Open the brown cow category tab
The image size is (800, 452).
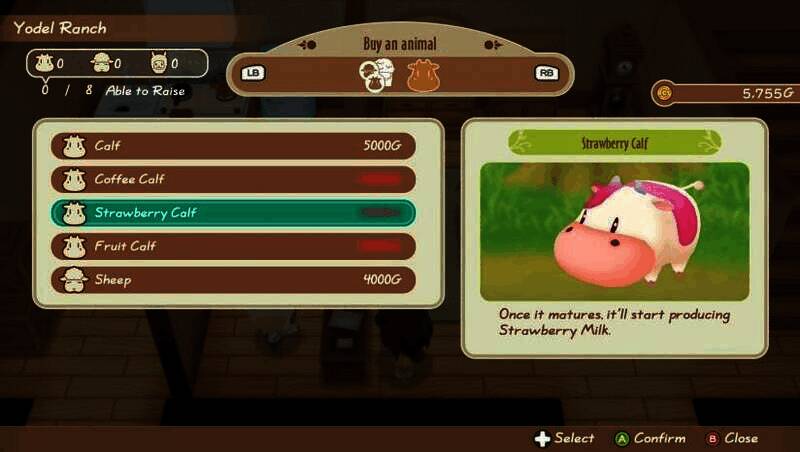(x=423, y=75)
